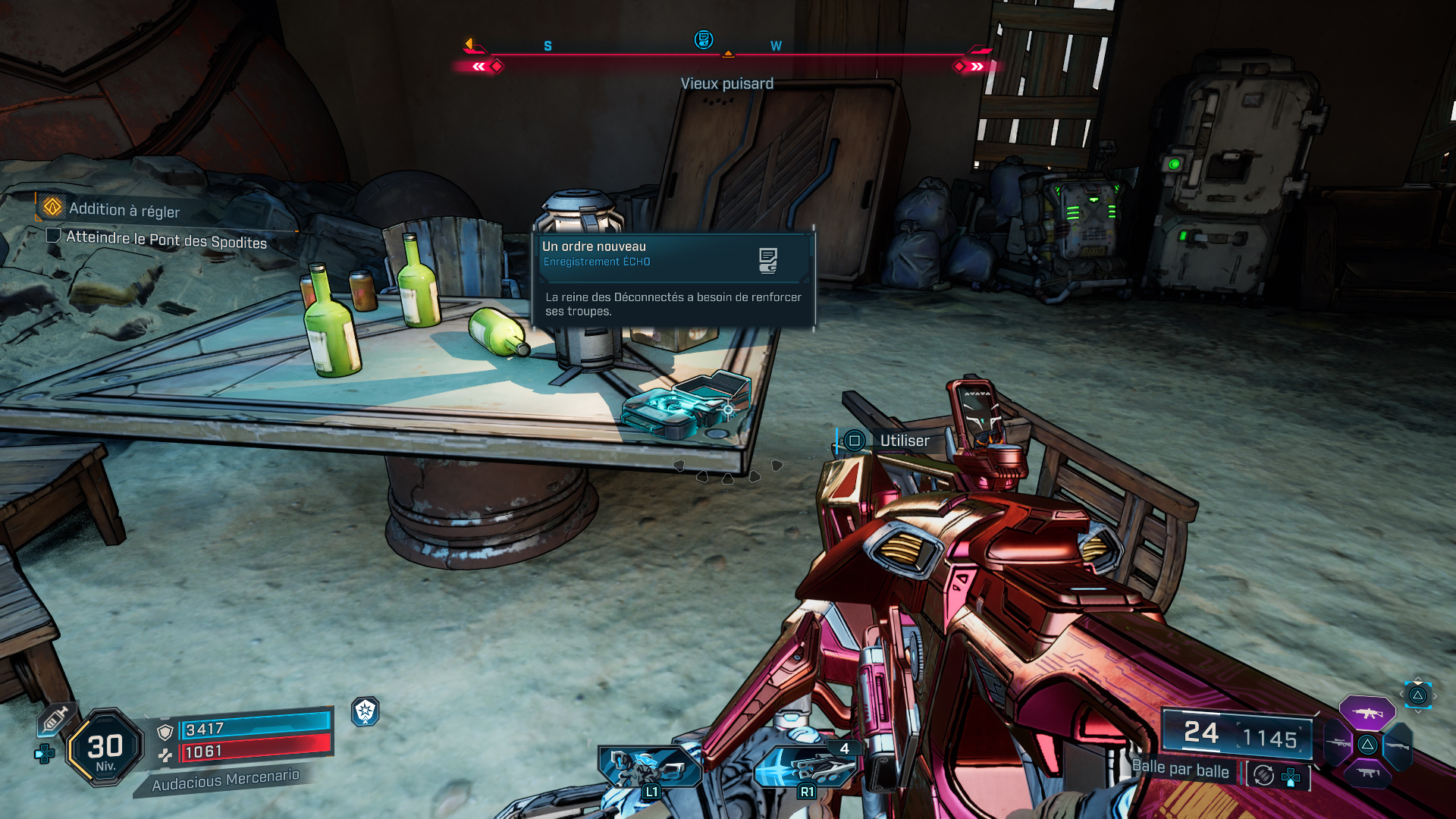The width and height of the screenshot is (1456, 819).
Task: Activate the ordnance launcher ability icon
Action: pos(805,767)
